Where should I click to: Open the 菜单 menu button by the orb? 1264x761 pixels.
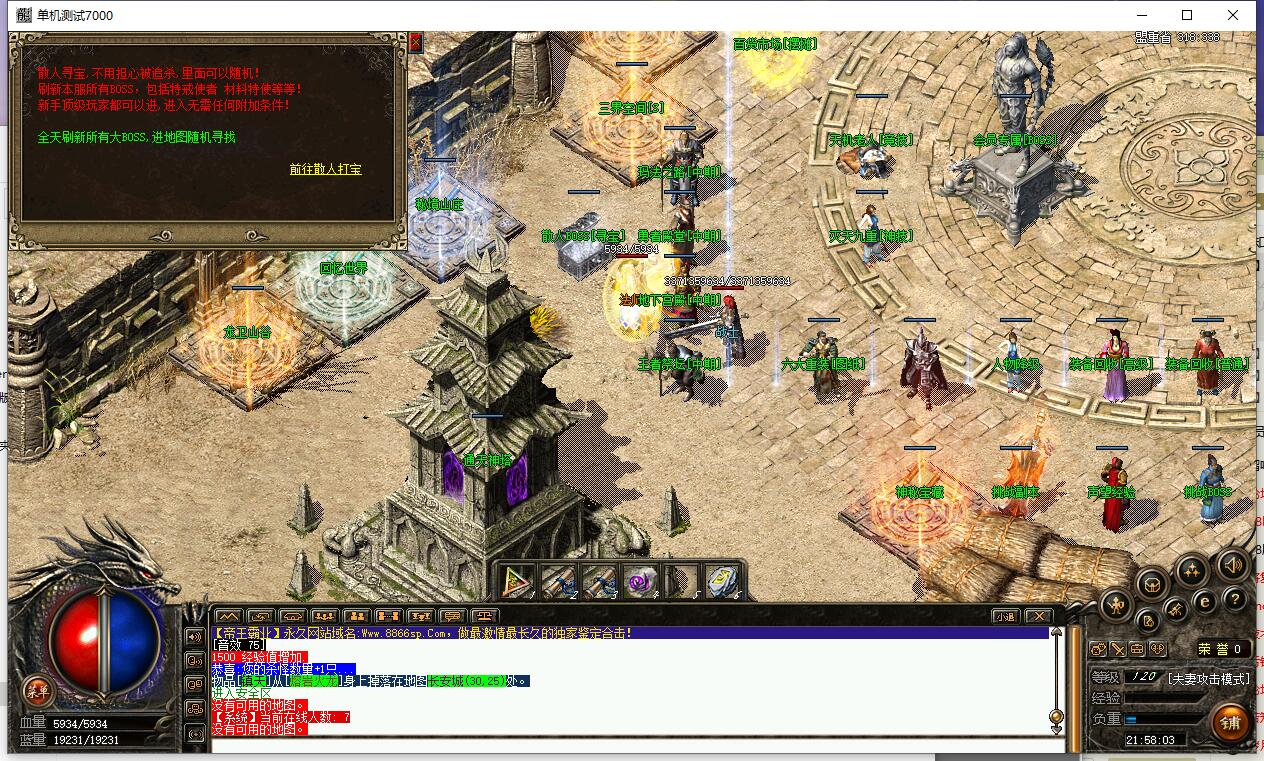coord(37,690)
